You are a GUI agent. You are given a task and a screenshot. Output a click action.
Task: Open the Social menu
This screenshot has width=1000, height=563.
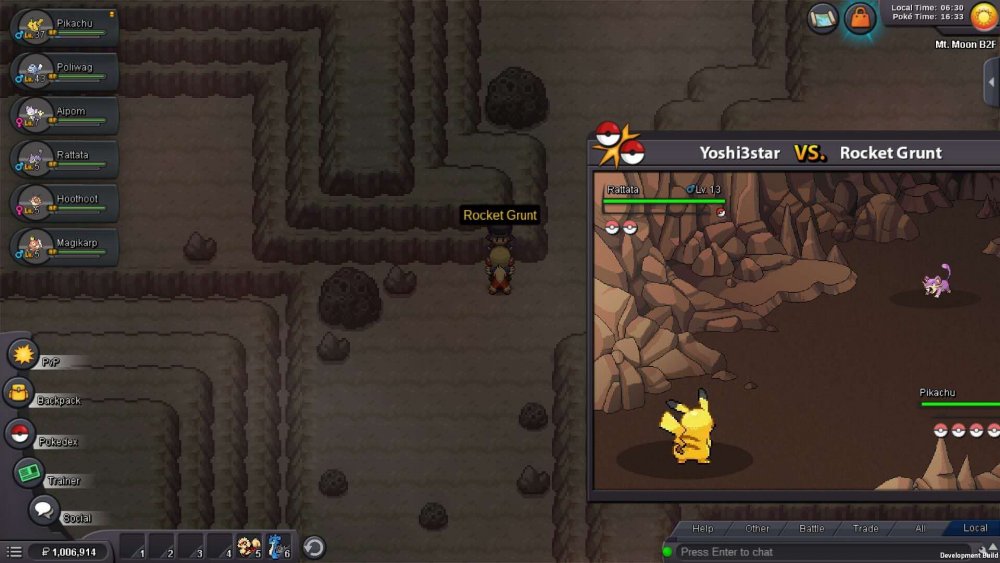point(43,511)
